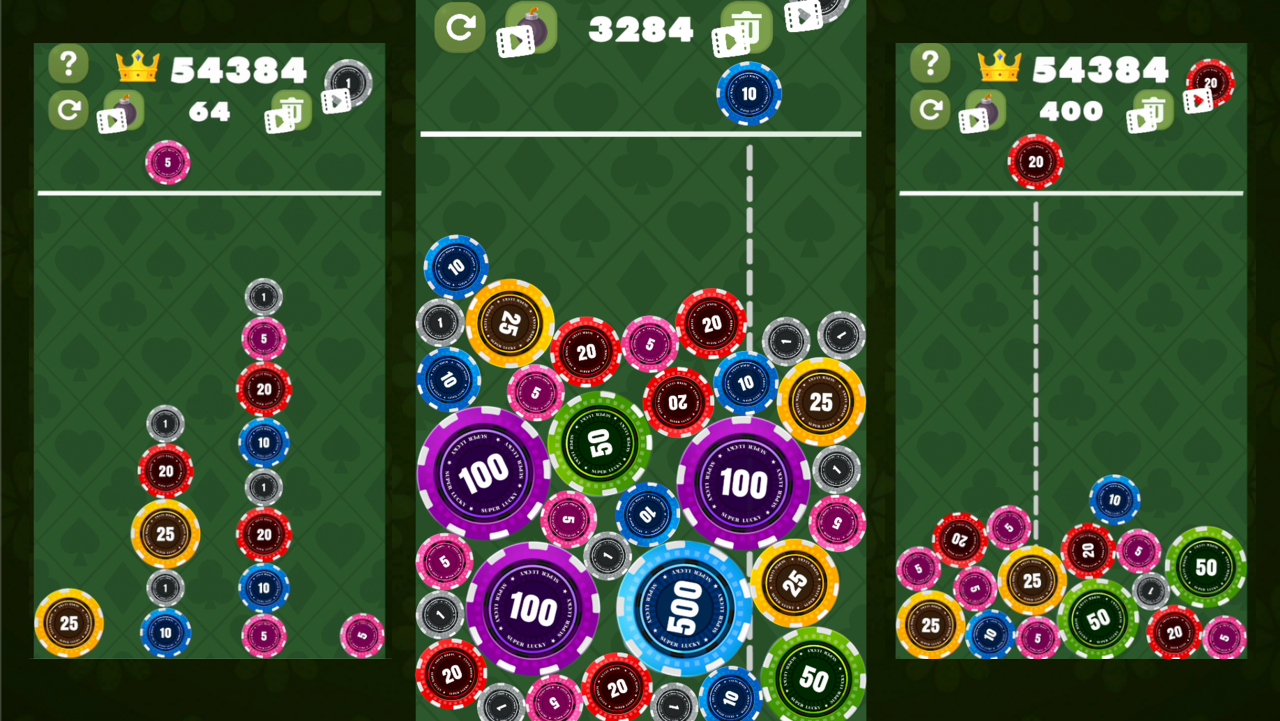Viewport: 1280px width, 721px height.
Task: Open the help menu in the left panel
Action: (x=67, y=64)
